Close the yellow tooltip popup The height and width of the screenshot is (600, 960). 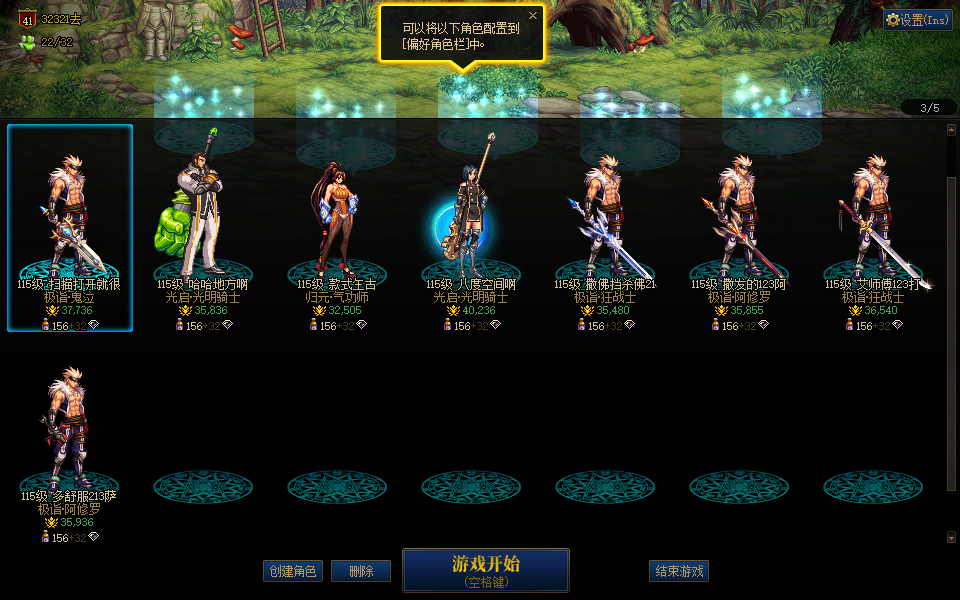pyautogui.click(x=533, y=16)
